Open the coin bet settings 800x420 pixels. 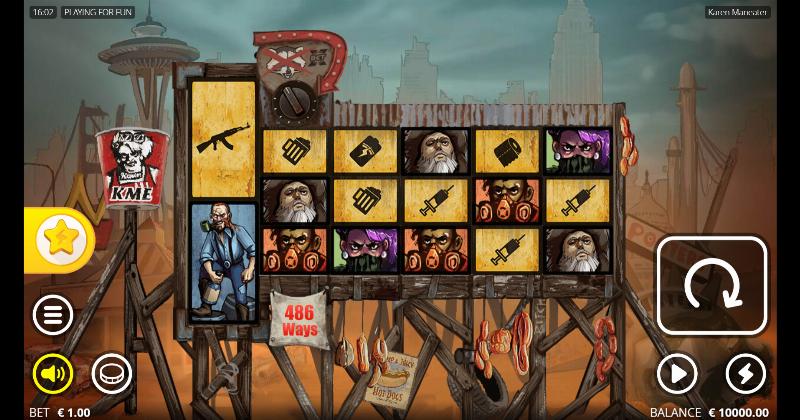pos(111,374)
